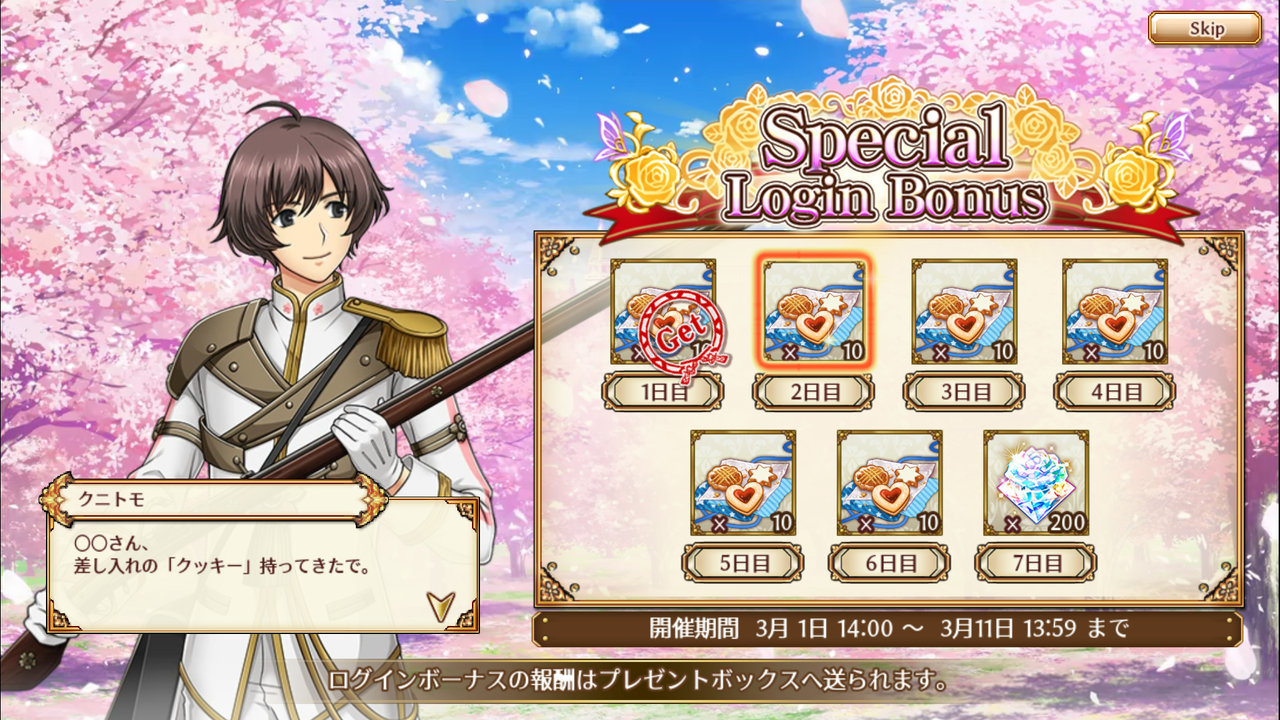Skip the login bonus scene
Screen dimensions: 1280x720
tap(1204, 28)
